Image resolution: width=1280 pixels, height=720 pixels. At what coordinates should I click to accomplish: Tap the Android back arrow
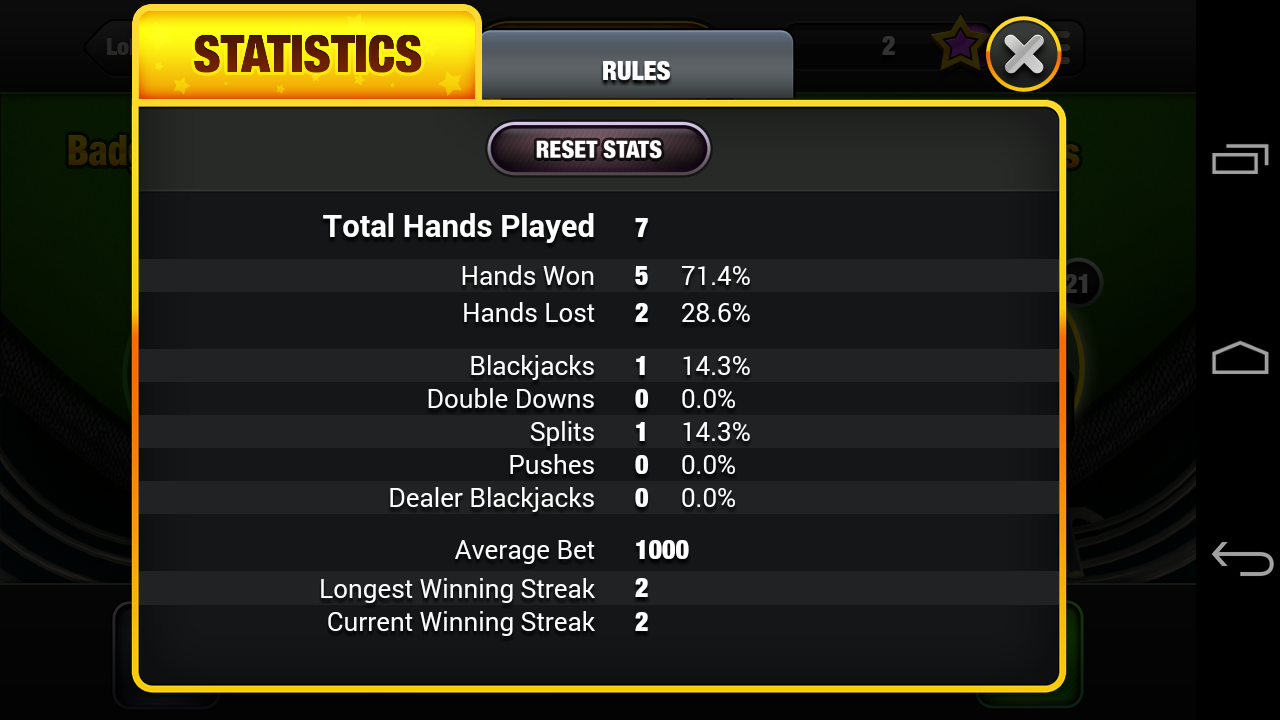point(1240,557)
